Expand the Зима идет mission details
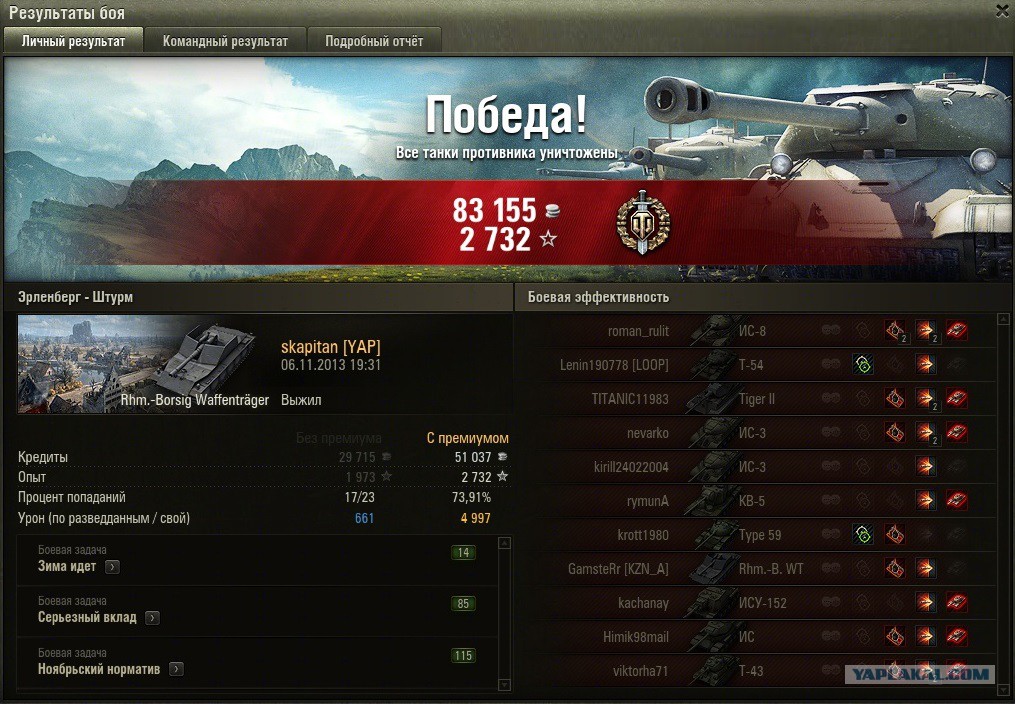Viewport: 1015px width, 704px height. (112, 567)
